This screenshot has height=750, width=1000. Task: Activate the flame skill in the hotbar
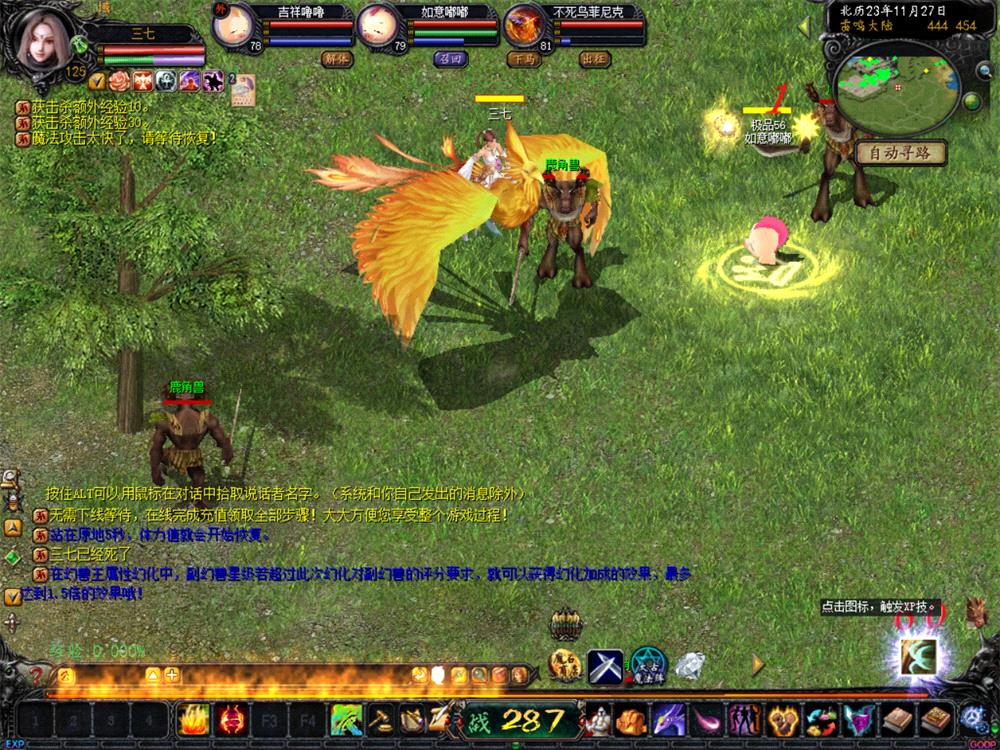click(x=191, y=718)
